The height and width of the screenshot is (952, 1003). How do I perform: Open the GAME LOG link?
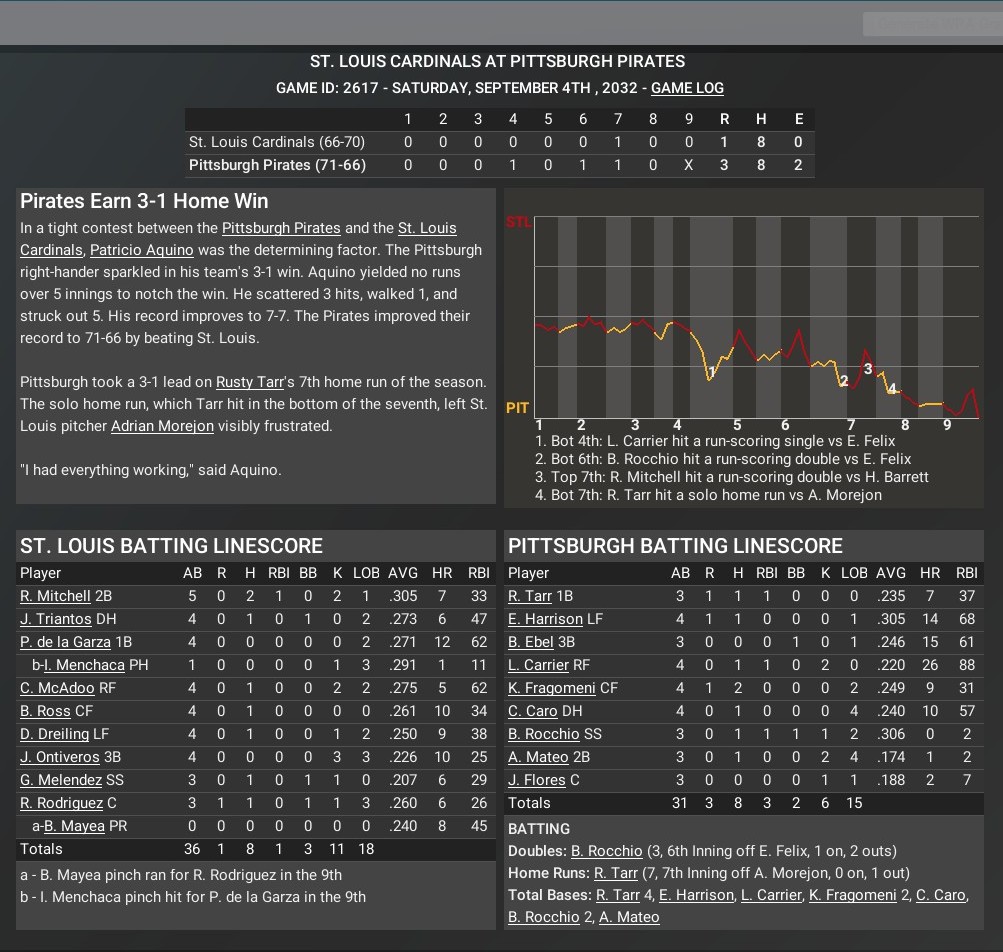pos(687,88)
